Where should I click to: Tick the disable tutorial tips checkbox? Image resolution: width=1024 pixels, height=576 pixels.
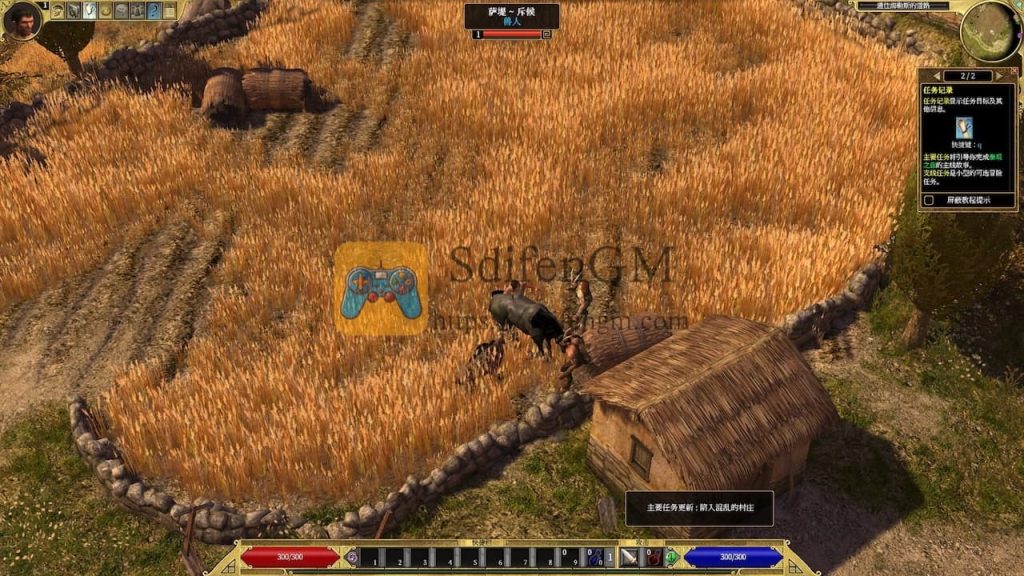coord(930,200)
